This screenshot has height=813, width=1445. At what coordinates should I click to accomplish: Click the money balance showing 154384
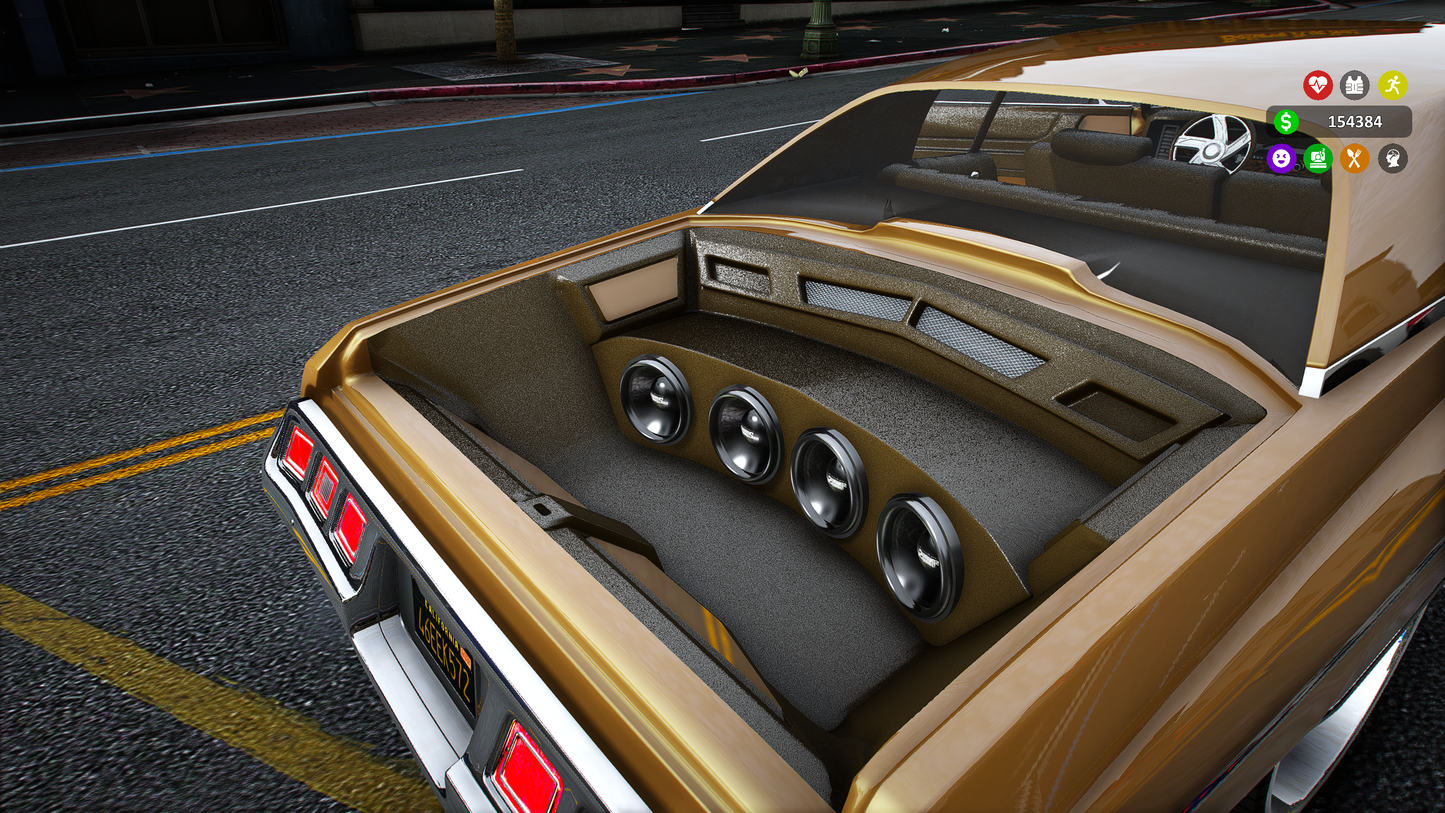pos(1355,122)
